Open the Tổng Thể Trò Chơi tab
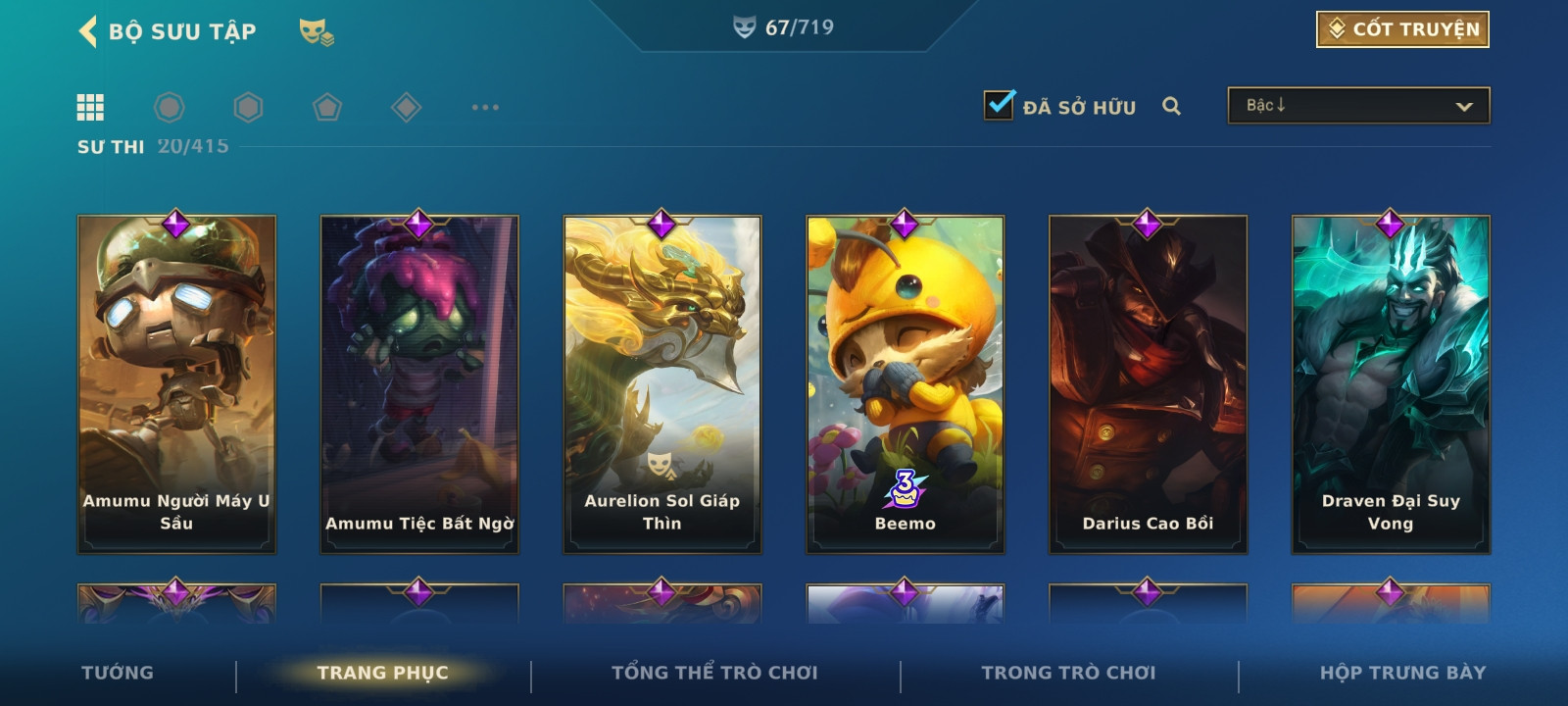 tap(714, 673)
